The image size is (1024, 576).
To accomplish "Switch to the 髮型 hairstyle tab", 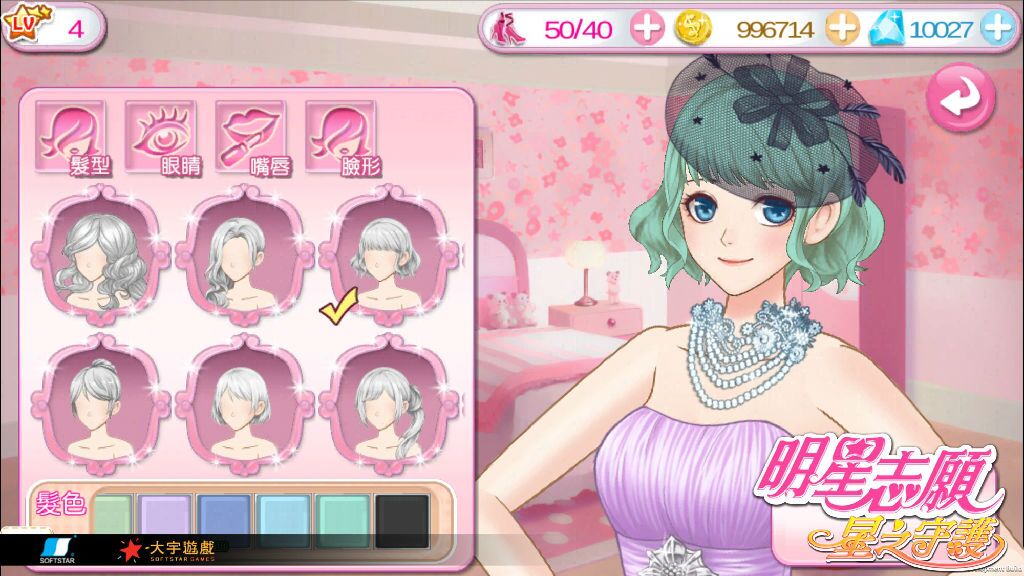I will tap(71, 135).
